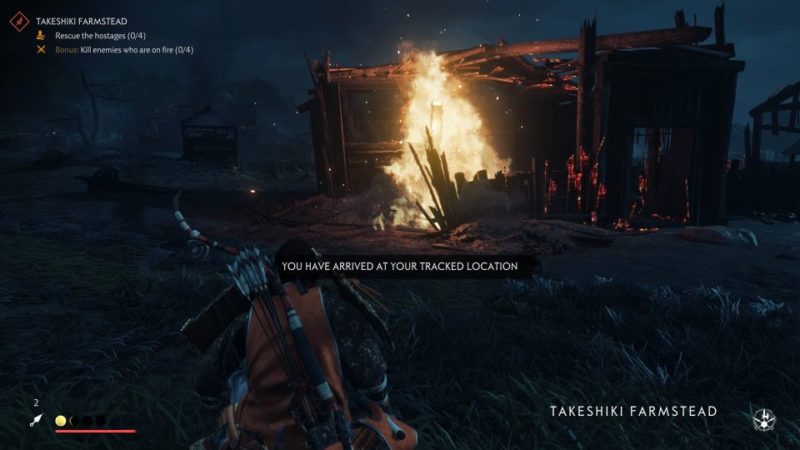Click the red diamond Takeshiki Farmstead quest icon
Image resolution: width=800 pixels, height=450 pixels.
coord(17,20)
